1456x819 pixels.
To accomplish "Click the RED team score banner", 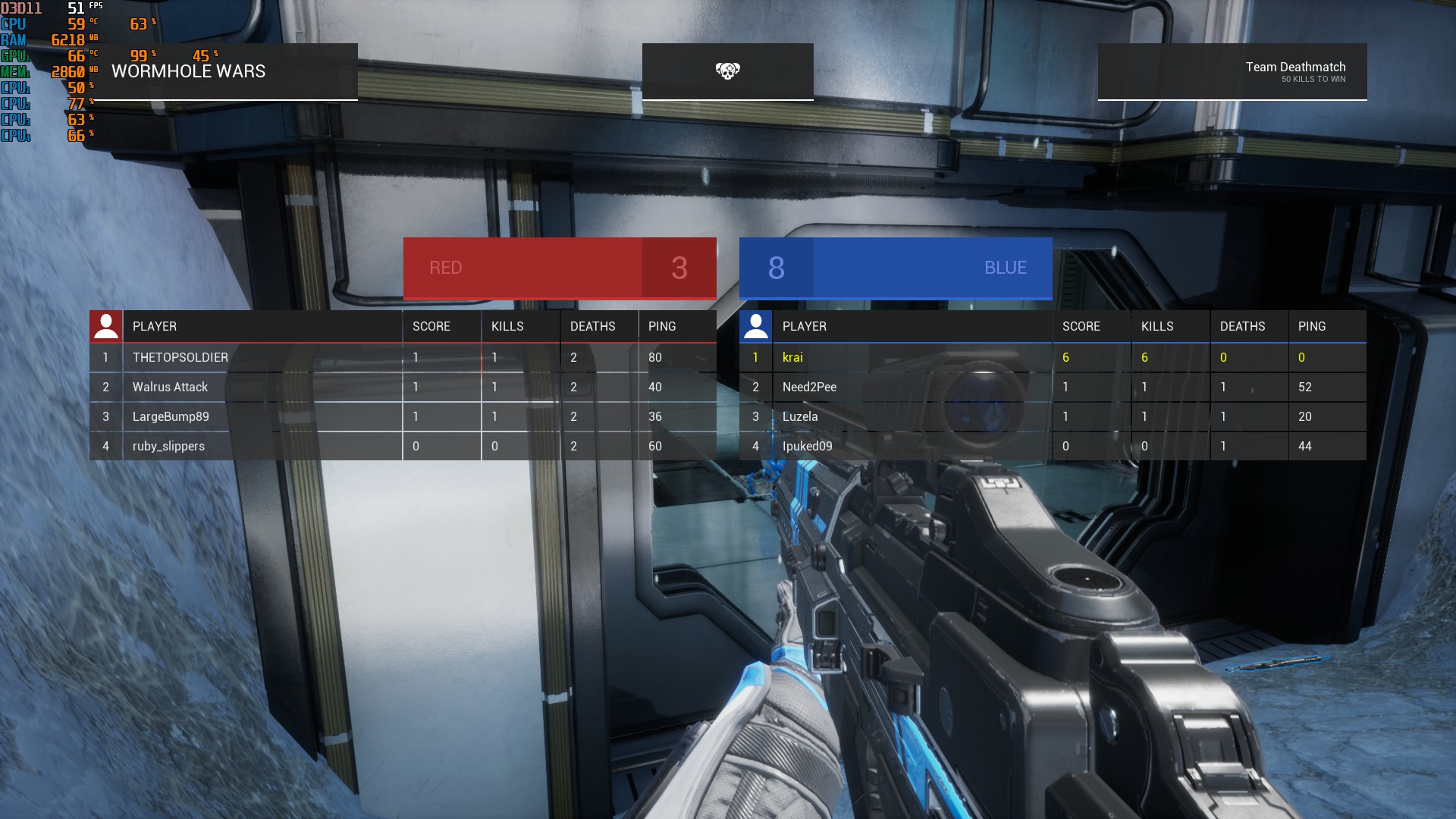I will (559, 268).
